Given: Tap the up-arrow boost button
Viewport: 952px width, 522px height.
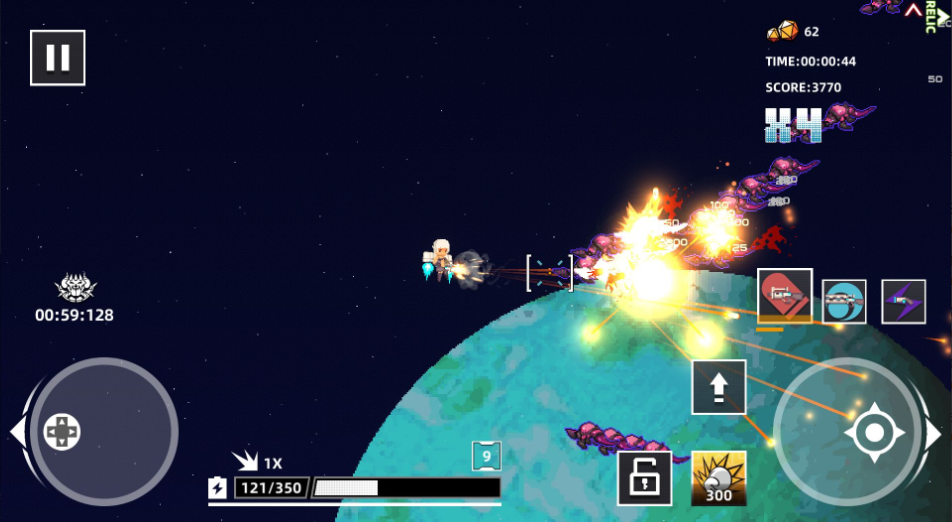Looking at the screenshot, I should click(x=719, y=386).
